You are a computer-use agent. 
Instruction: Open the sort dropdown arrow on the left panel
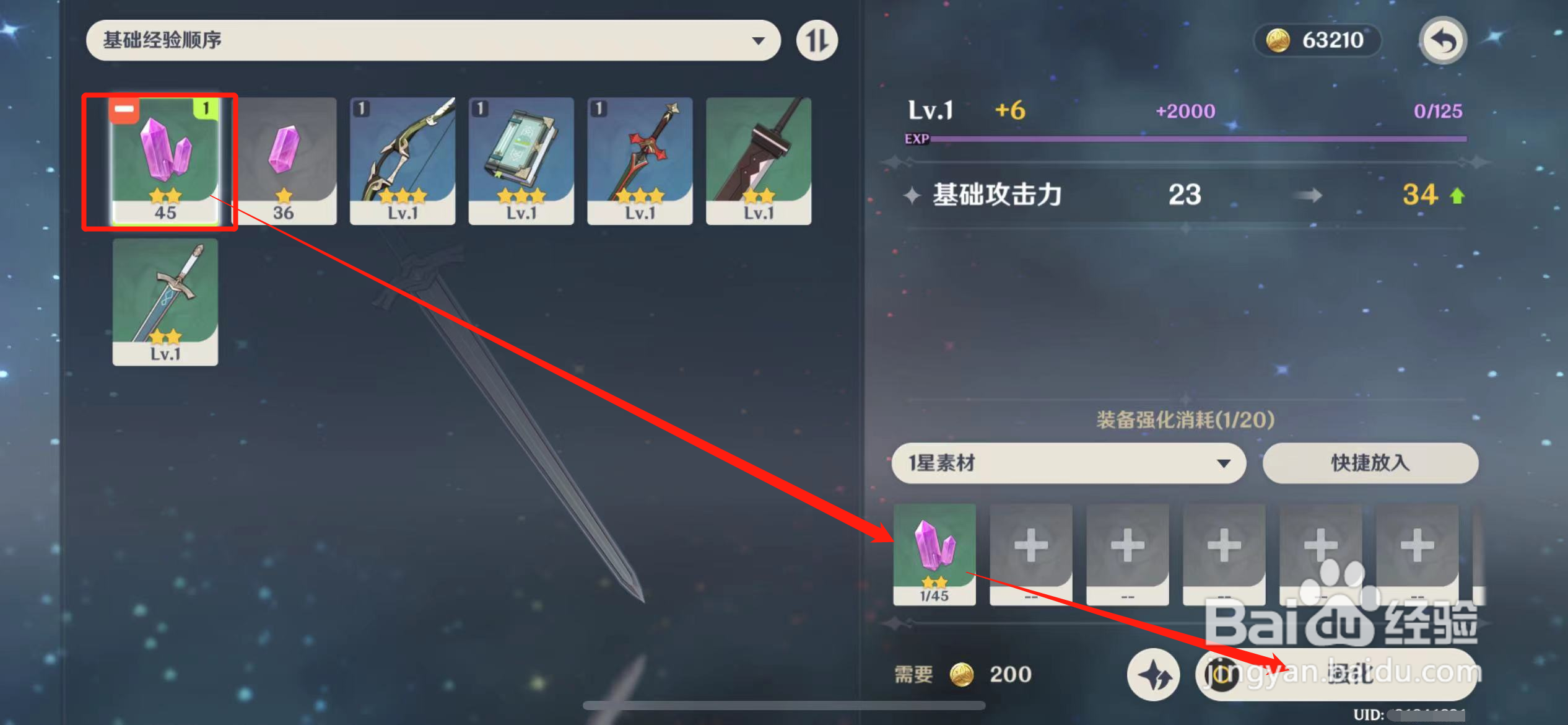pyautogui.click(x=760, y=40)
